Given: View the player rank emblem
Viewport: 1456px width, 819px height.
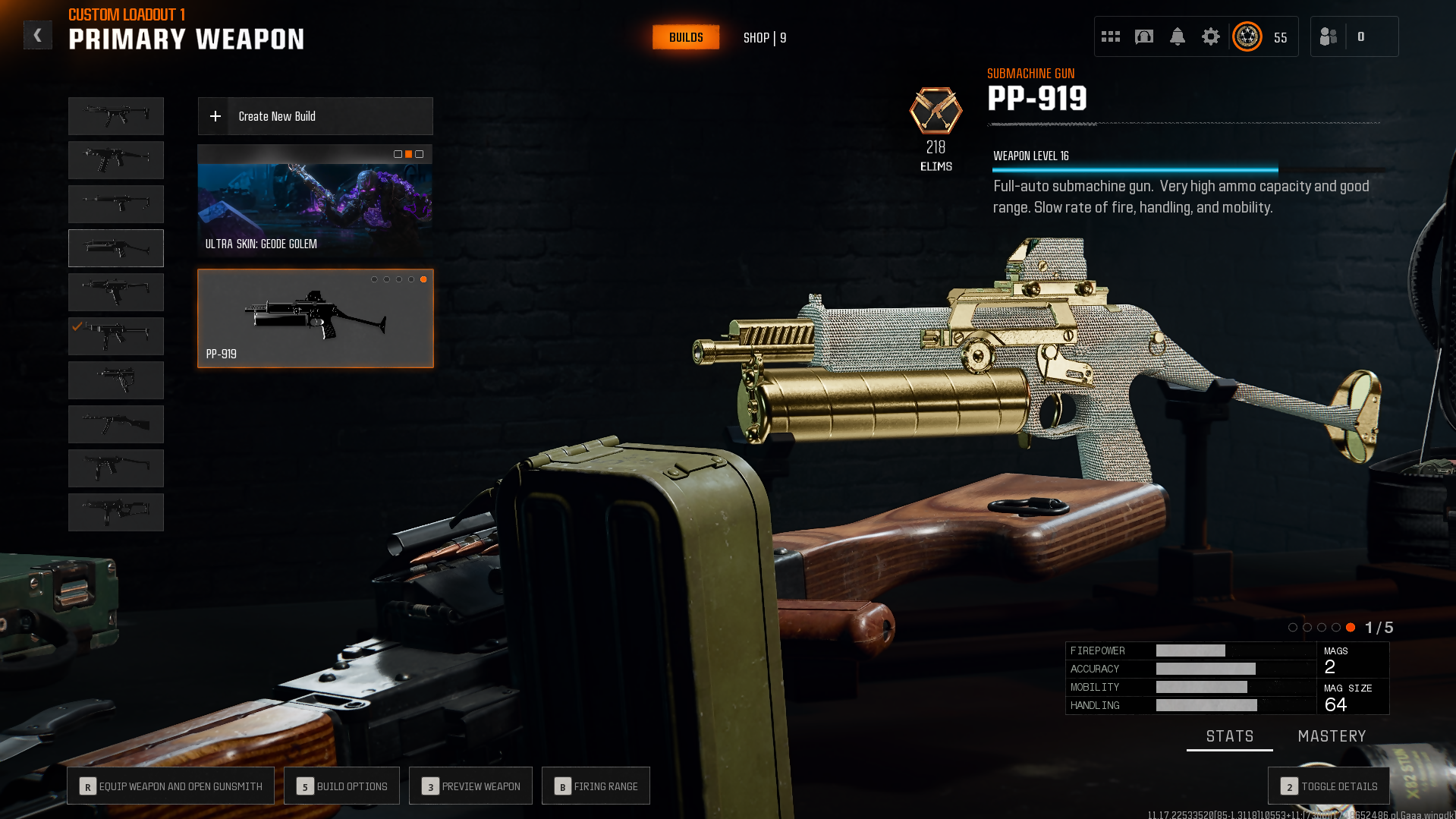Looking at the screenshot, I should [1247, 36].
